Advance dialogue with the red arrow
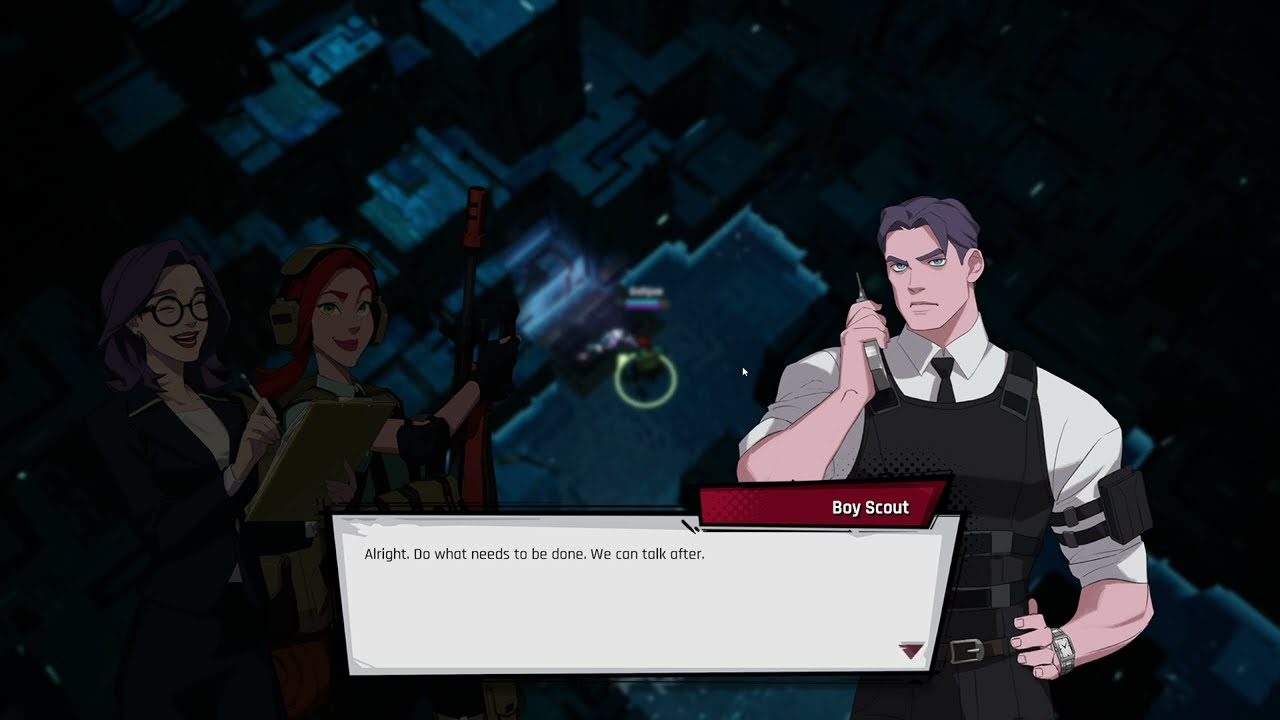This screenshot has width=1280, height=720. (x=910, y=651)
